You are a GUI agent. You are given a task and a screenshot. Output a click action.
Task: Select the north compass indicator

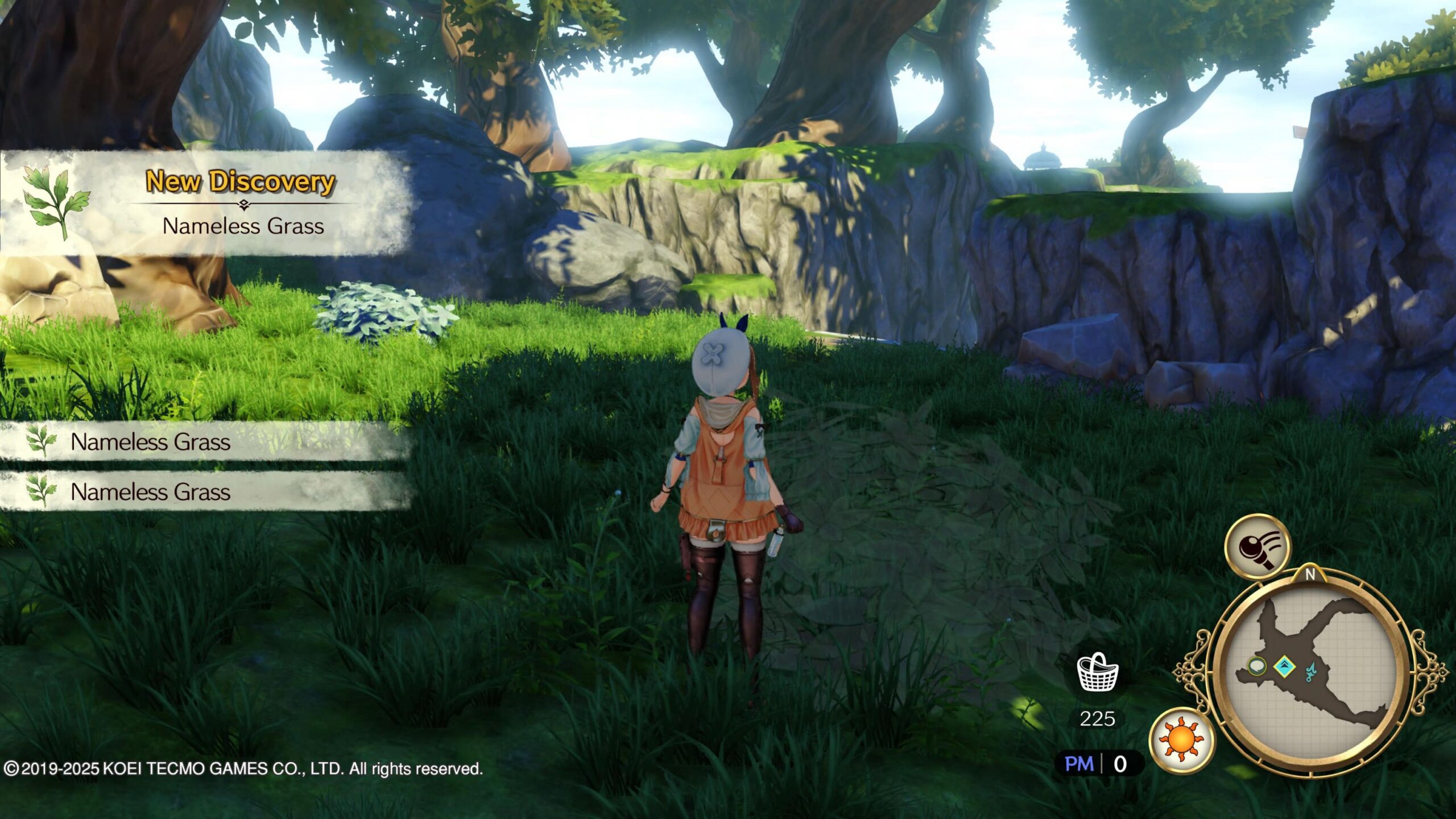pos(1310,575)
